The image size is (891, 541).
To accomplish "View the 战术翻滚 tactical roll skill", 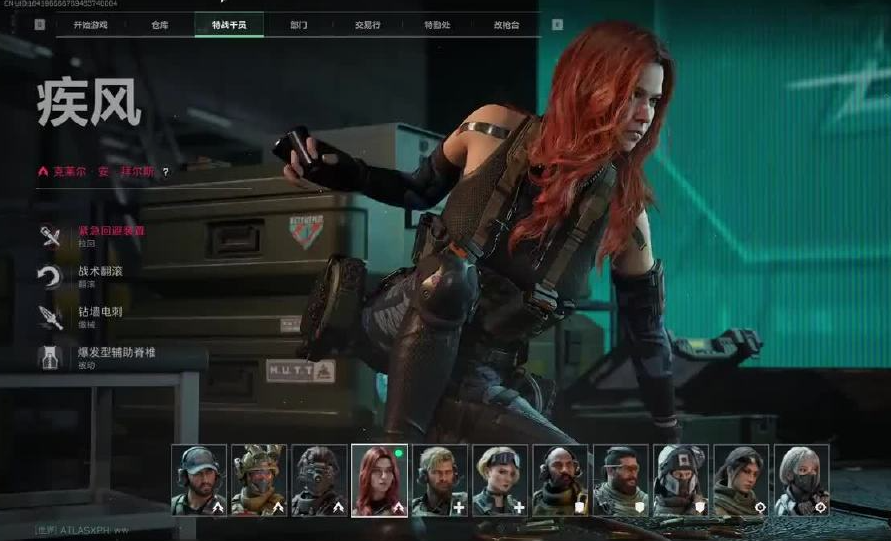I will coord(102,271).
